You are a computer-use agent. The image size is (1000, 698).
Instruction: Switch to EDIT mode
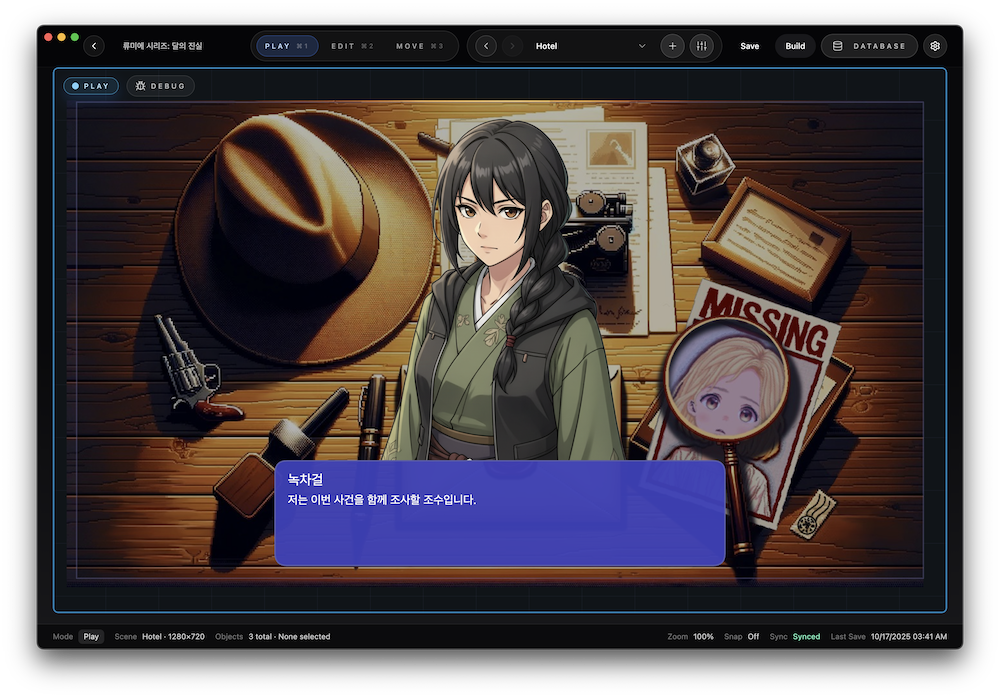click(353, 46)
